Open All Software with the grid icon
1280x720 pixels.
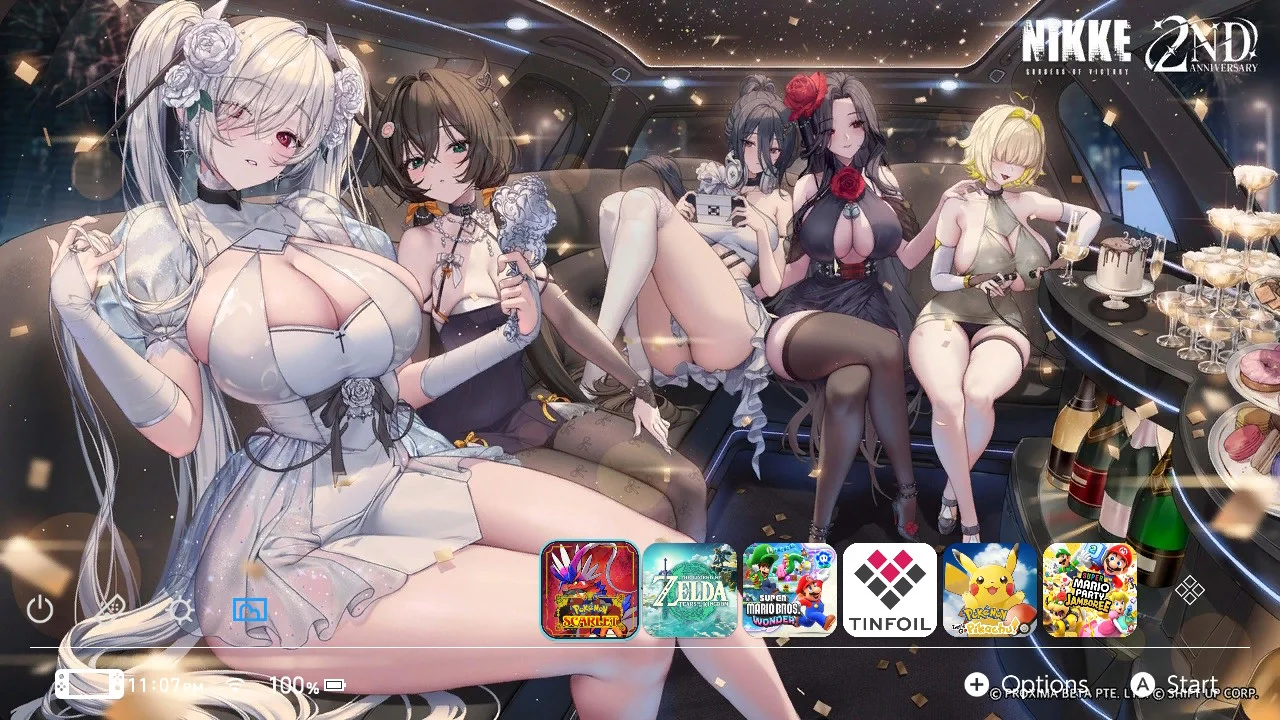pos(1190,592)
